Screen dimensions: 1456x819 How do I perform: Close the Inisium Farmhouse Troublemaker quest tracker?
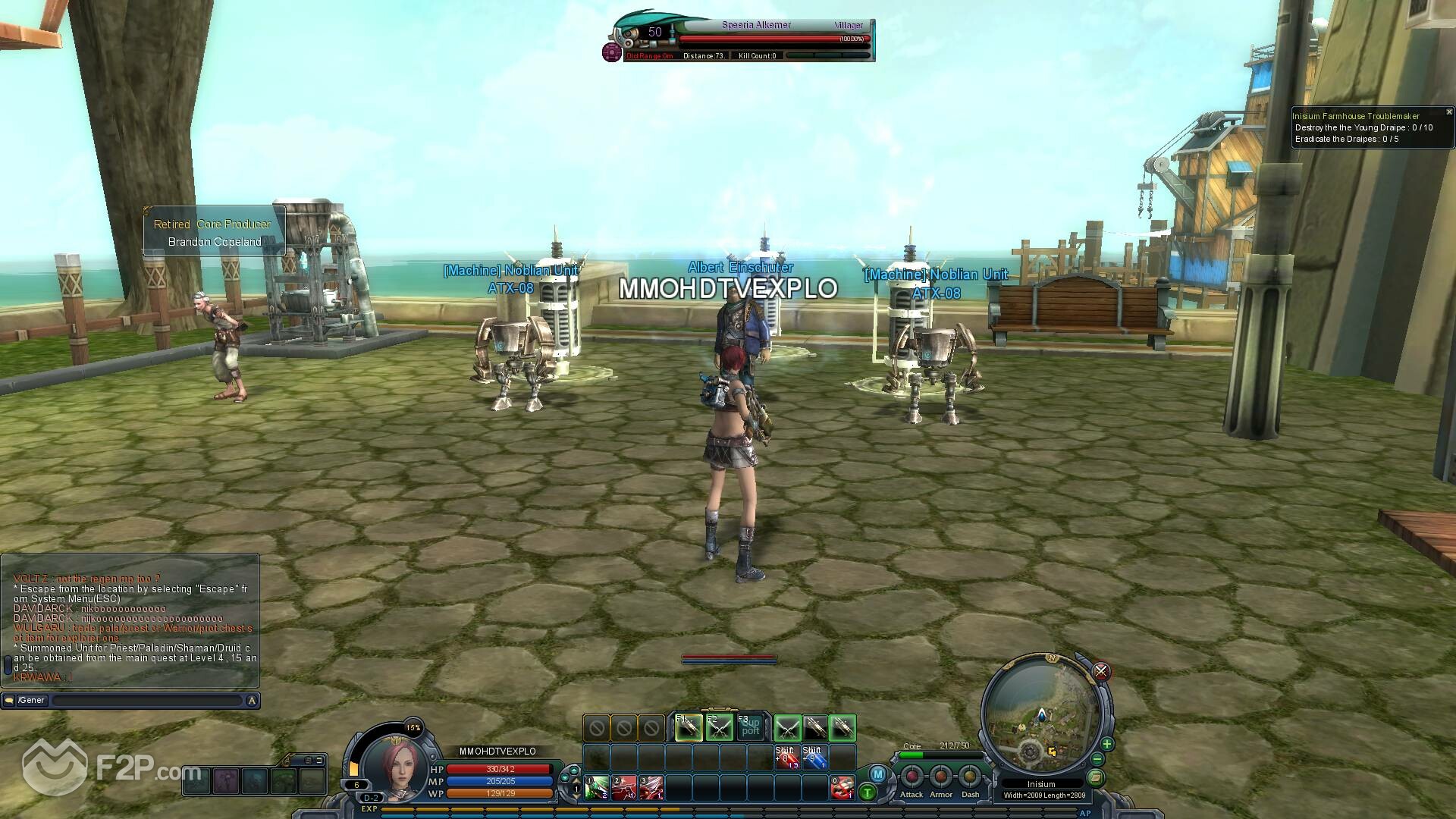pos(1449,112)
